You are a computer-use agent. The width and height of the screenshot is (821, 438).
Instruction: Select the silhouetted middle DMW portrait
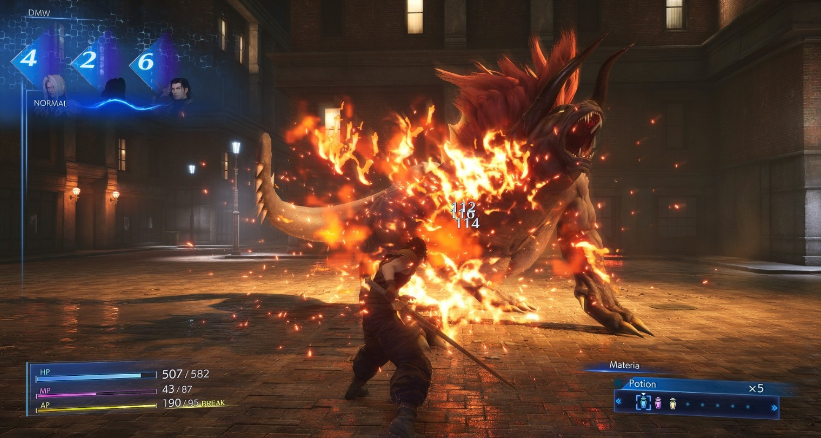pos(114,88)
